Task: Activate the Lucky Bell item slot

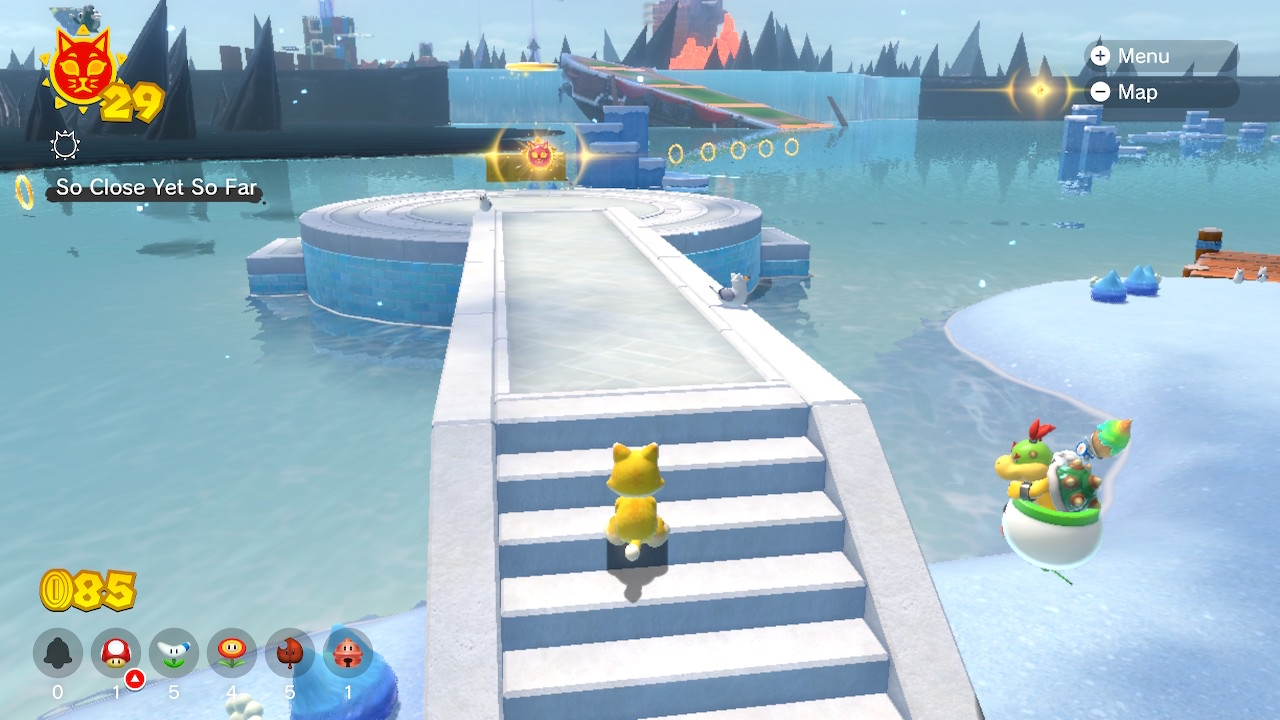Action: click(x=348, y=653)
